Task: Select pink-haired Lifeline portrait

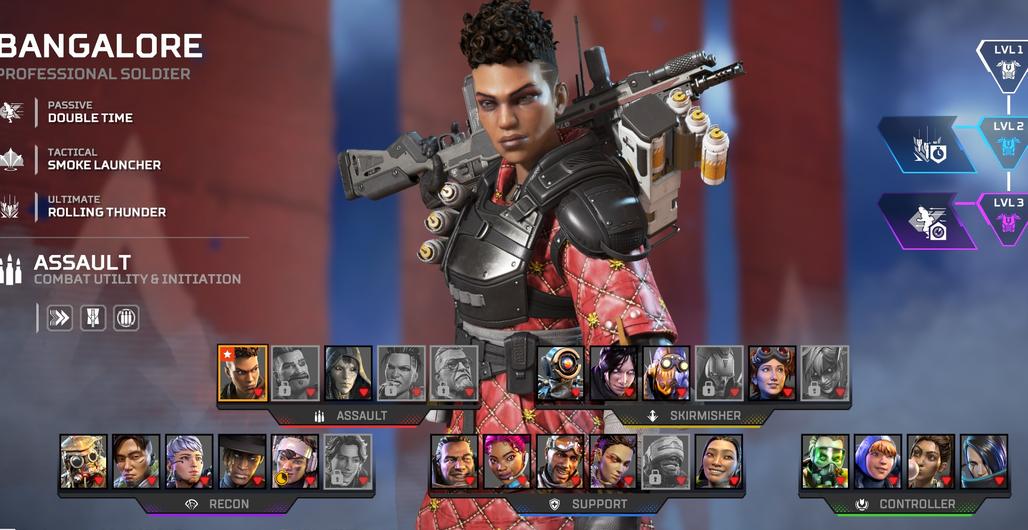Action: pos(508,461)
